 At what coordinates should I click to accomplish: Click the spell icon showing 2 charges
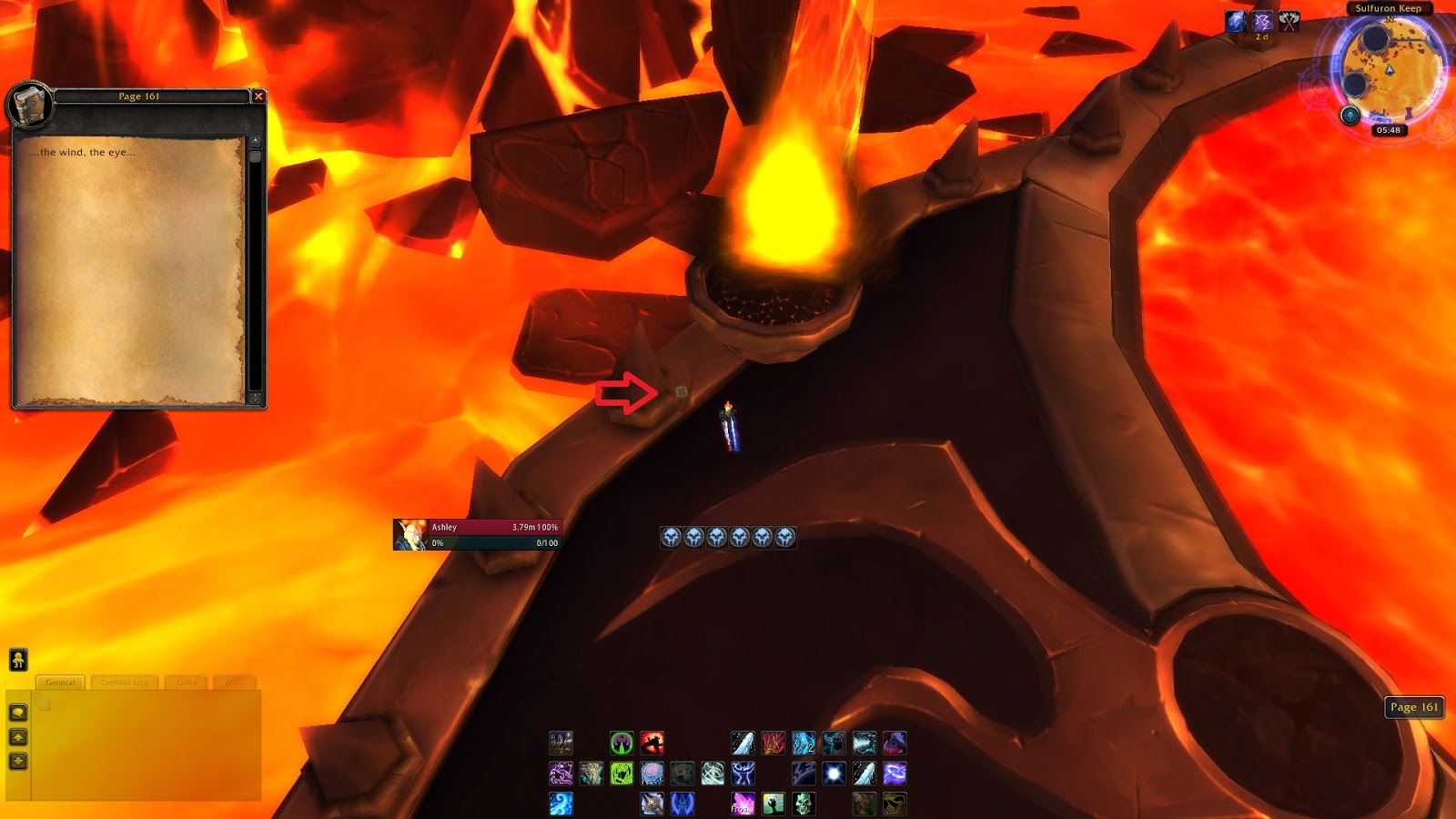click(x=802, y=743)
